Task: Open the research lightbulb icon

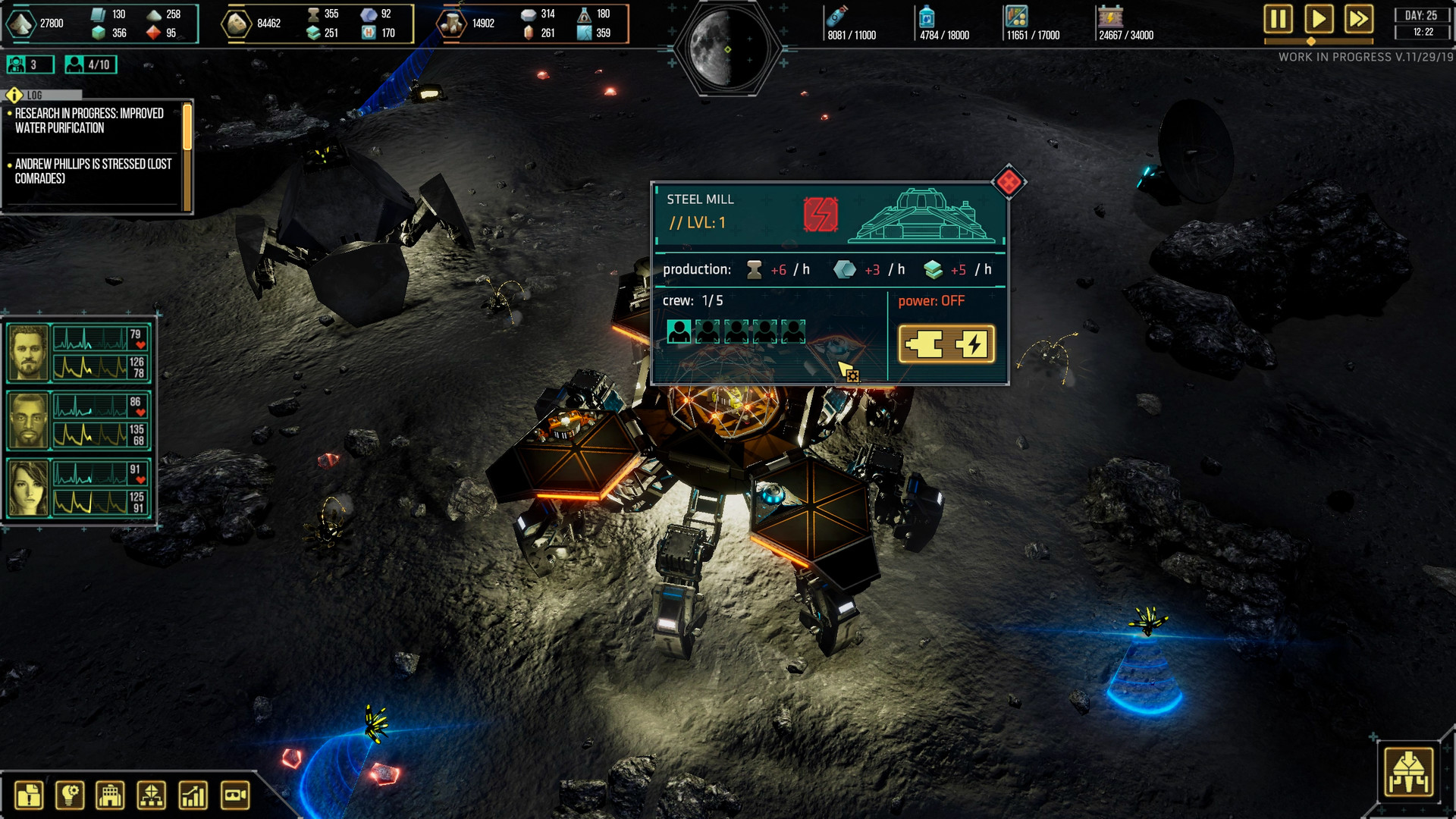Action: [x=70, y=793]
